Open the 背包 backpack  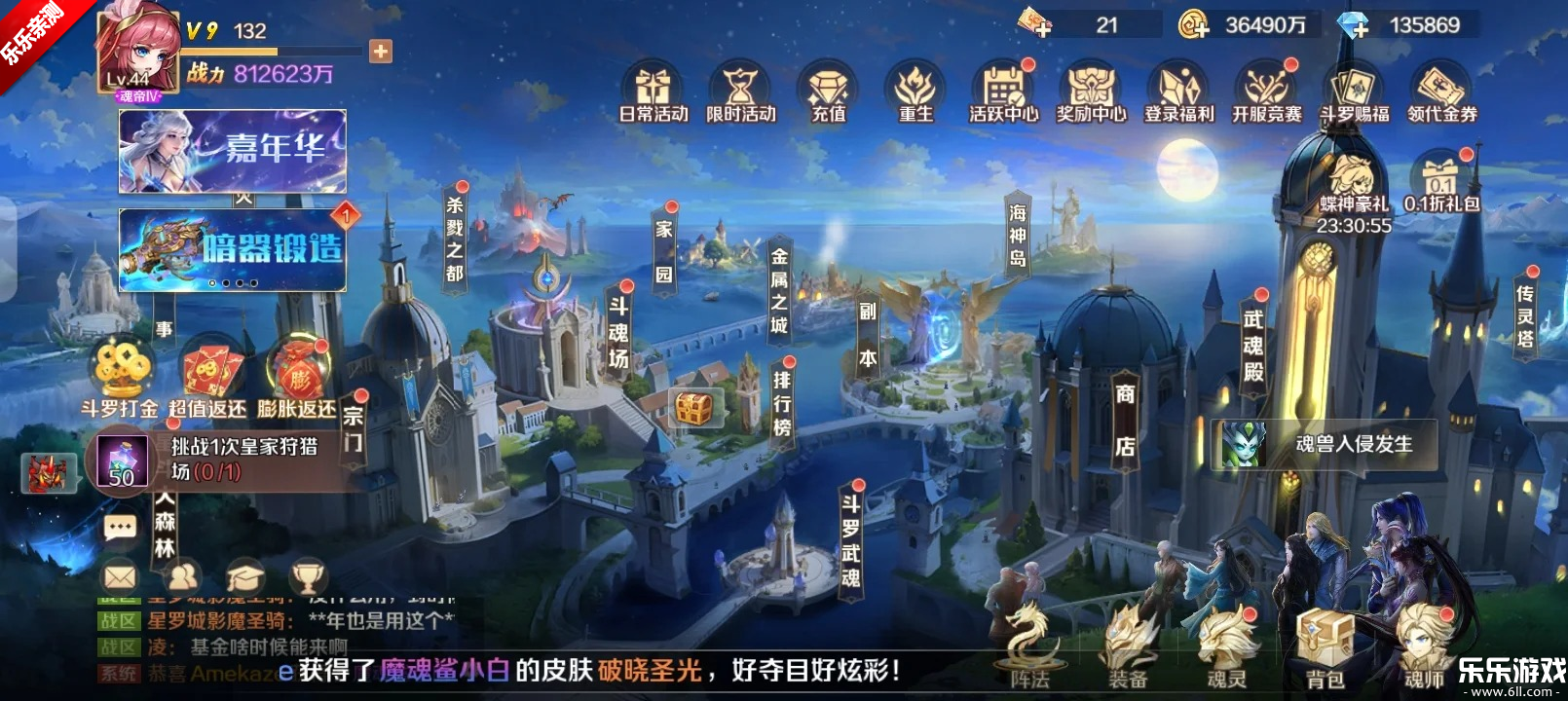tap(1325, 647)
